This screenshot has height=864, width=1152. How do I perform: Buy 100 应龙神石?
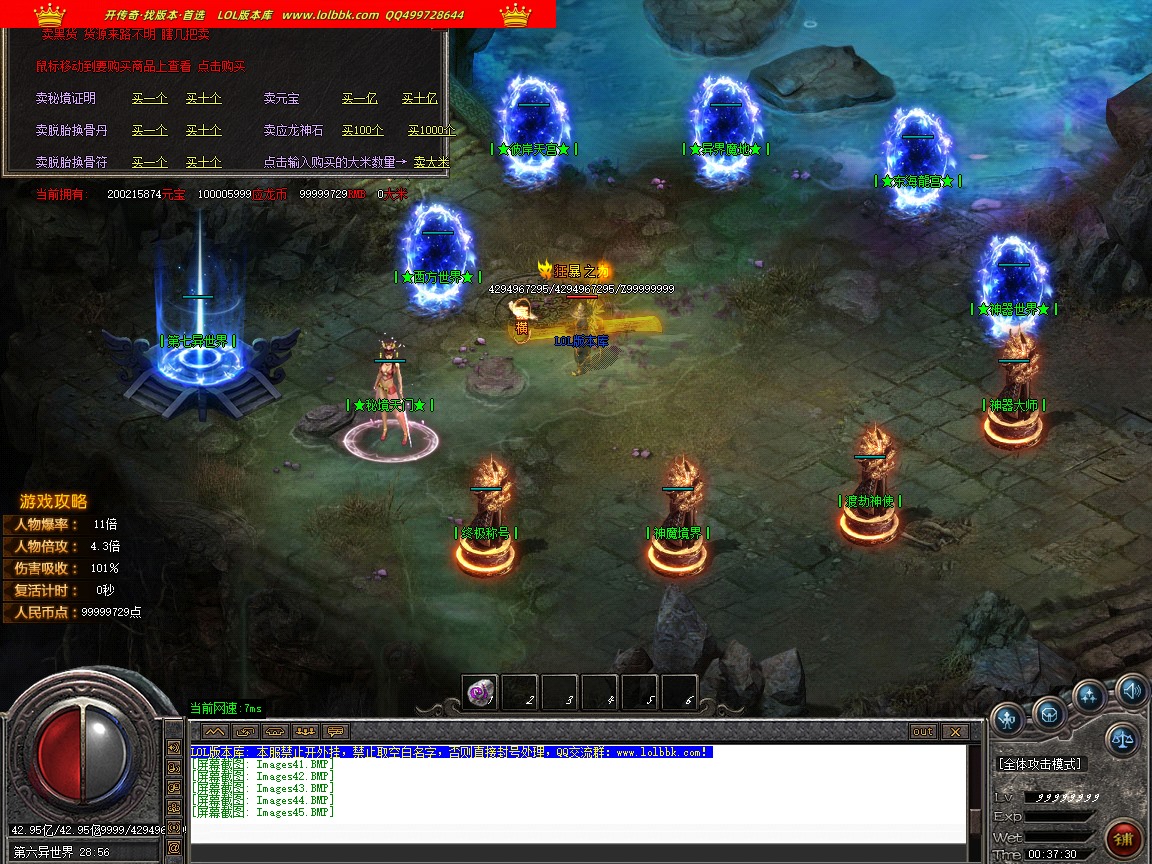[x=362, y=130]
